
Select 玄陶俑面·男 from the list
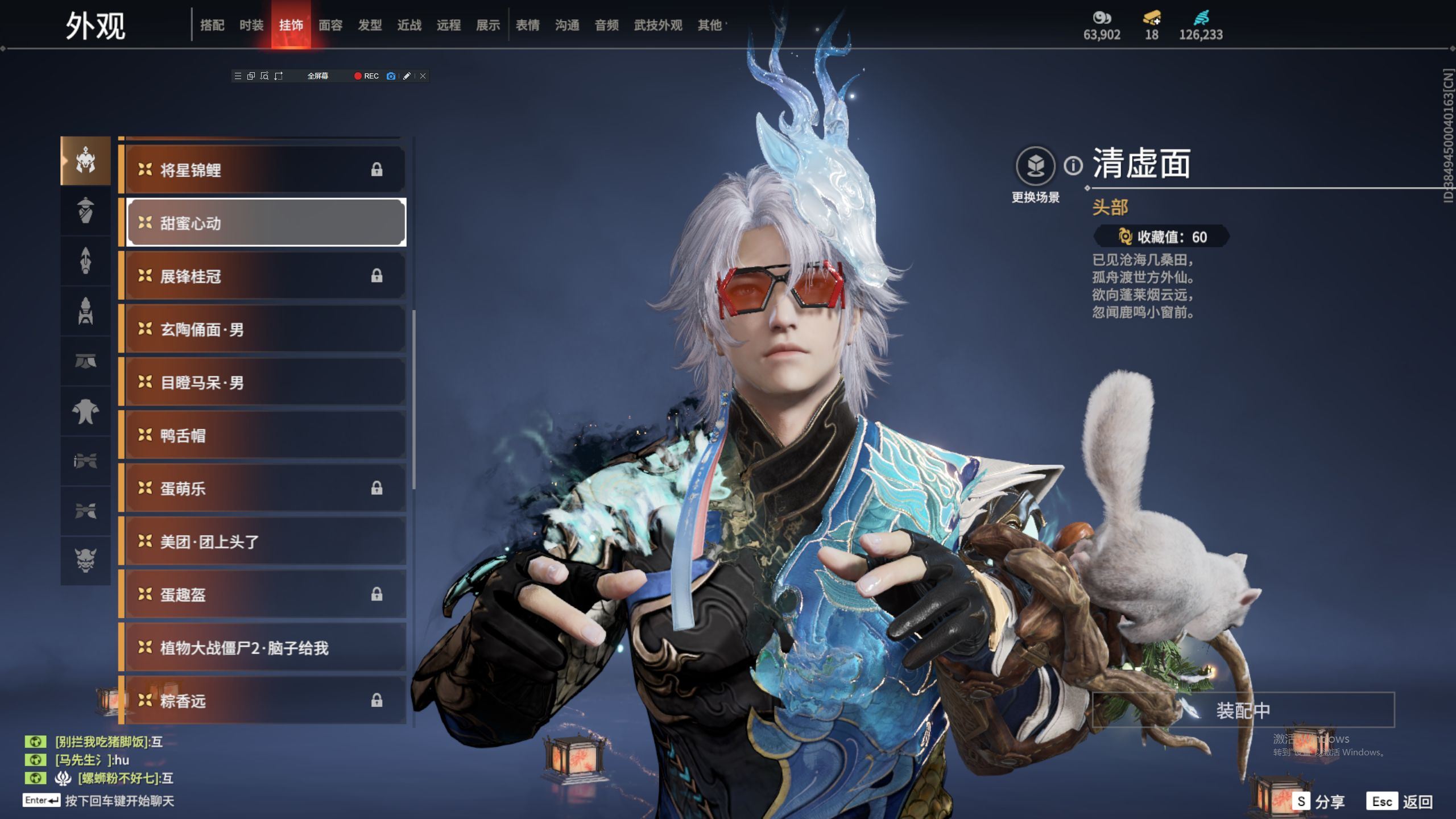[x=264, y=329]
